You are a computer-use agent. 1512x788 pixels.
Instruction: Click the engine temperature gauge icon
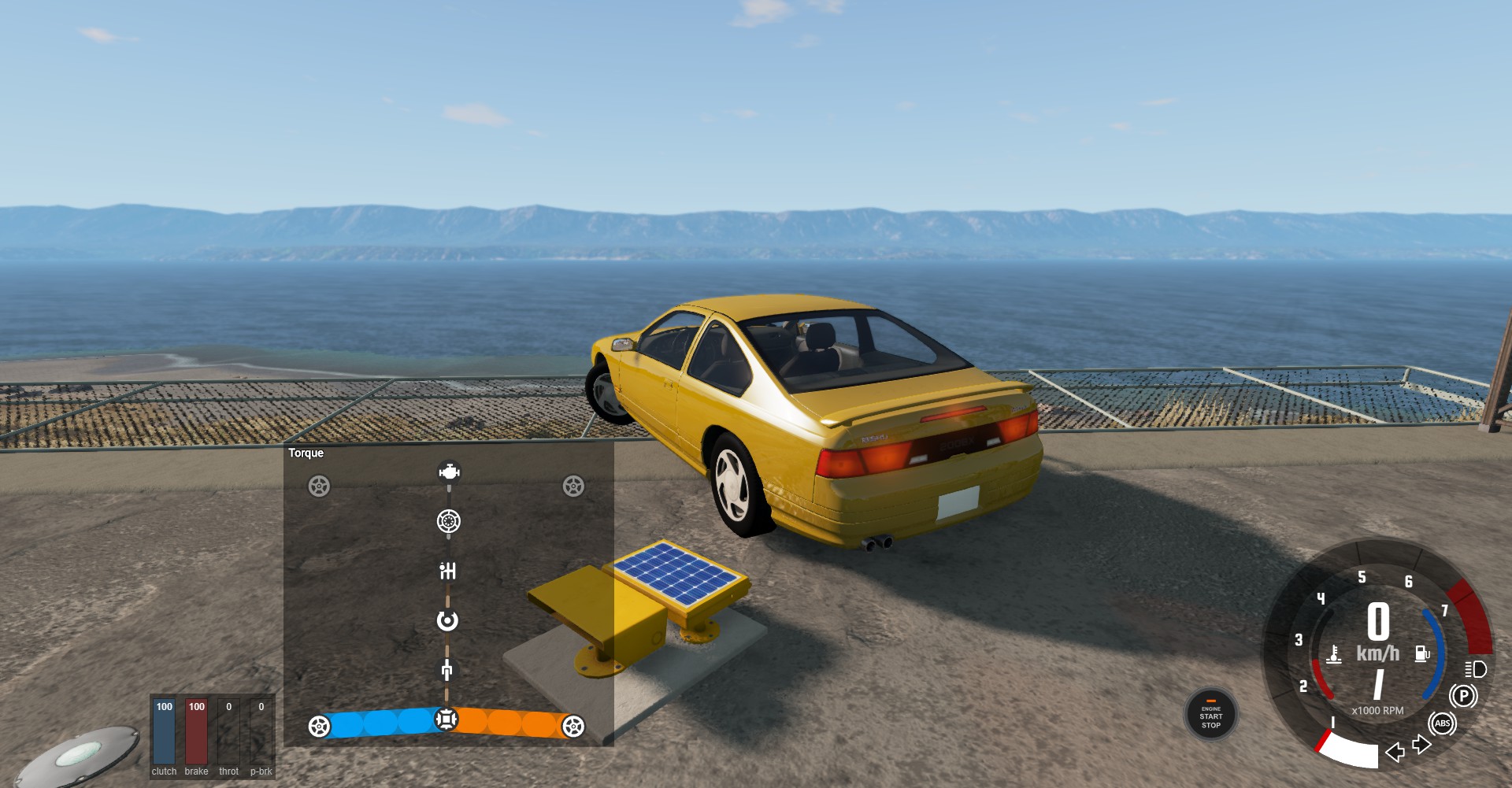coord(1333,655)
